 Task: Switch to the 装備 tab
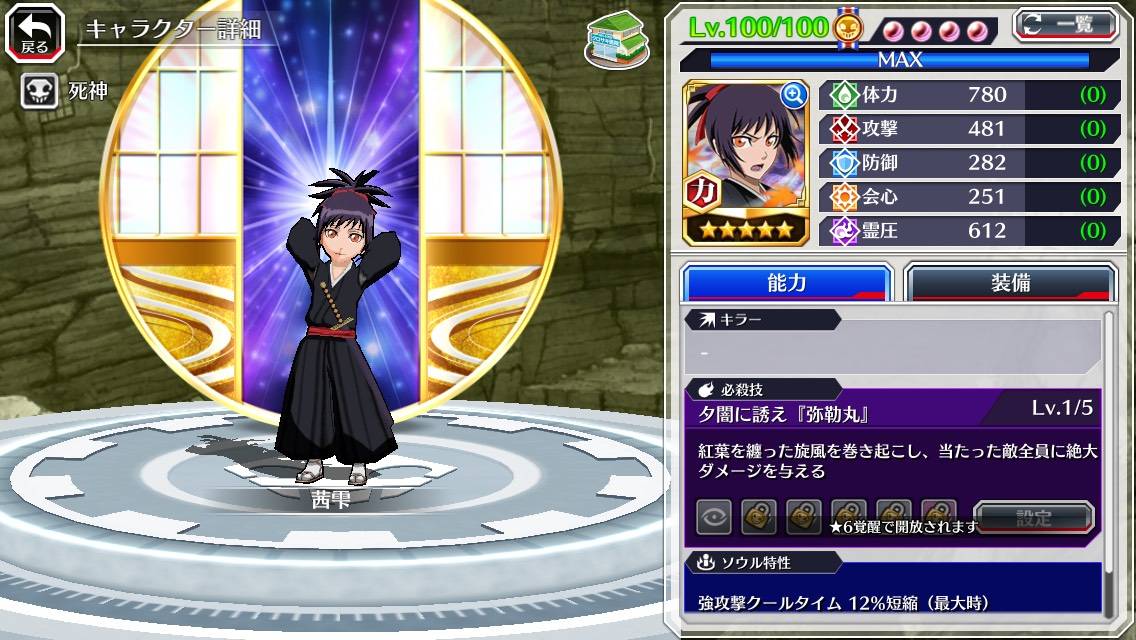pos(1010,283)
